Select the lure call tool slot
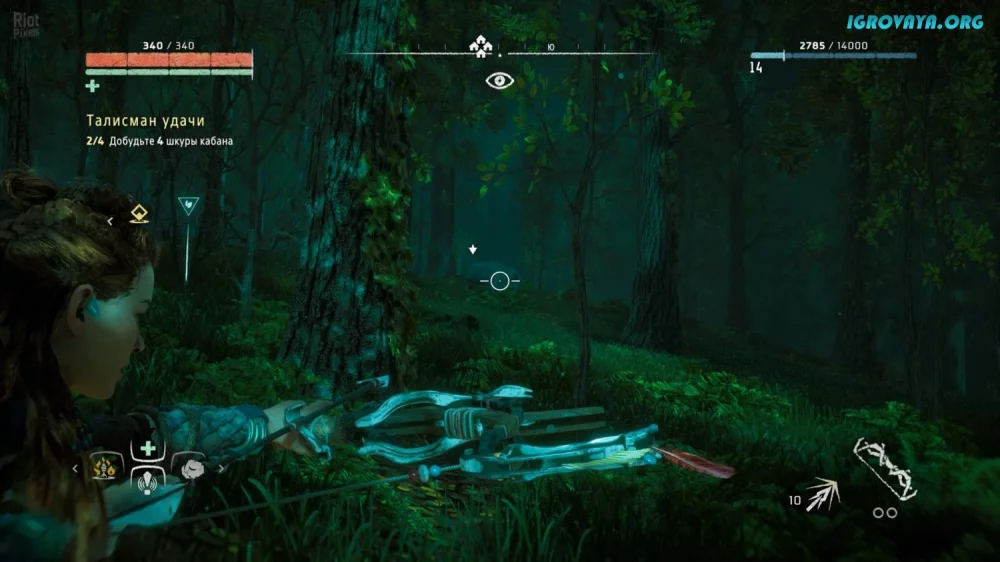The height and width of the screenshot is (562, 1000). click(x=148, y=480)
